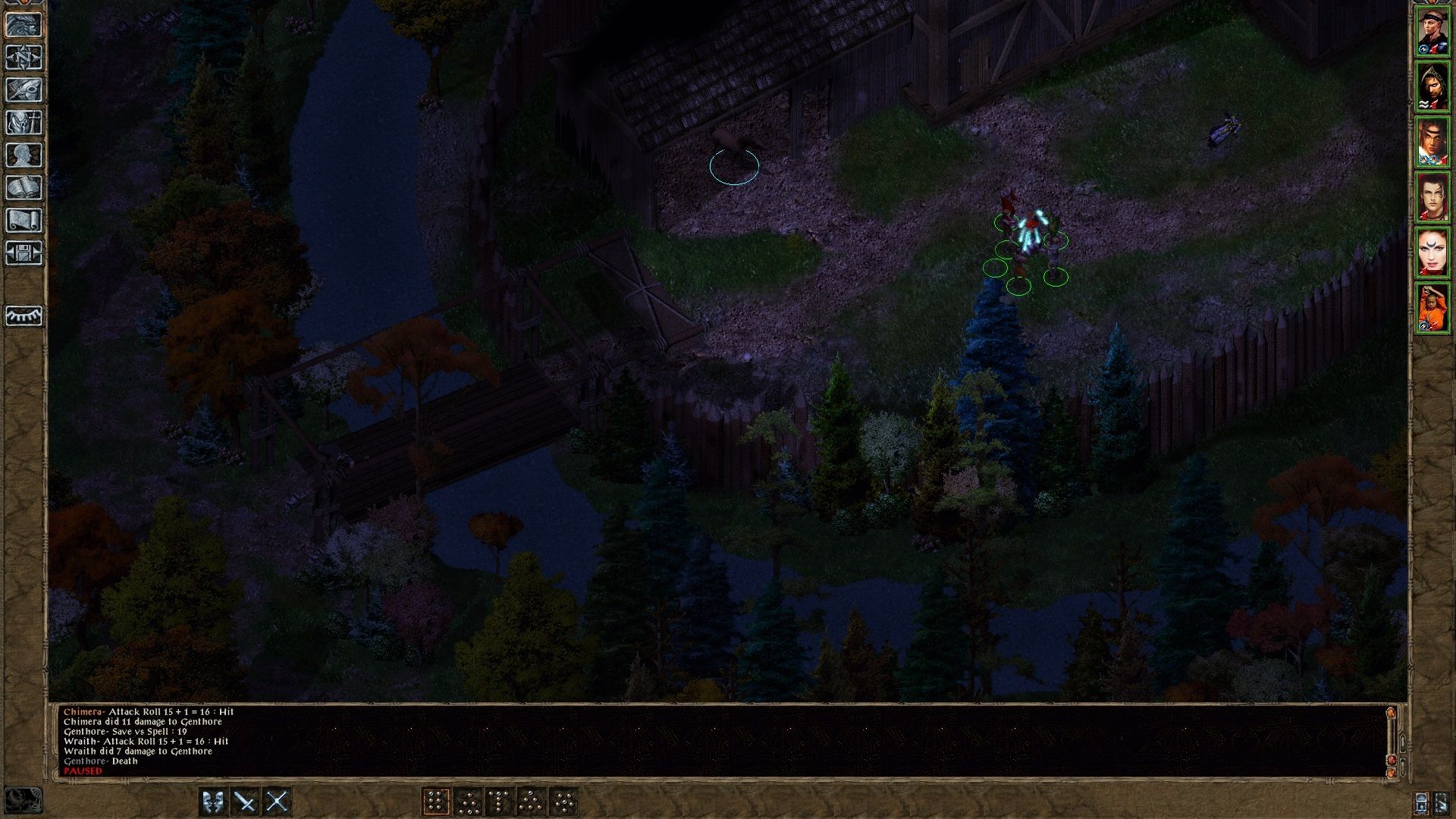The height and width of the screenshot is (819, 1456).
Task: Click the eyelash rest button
Action: pos(24,315)
